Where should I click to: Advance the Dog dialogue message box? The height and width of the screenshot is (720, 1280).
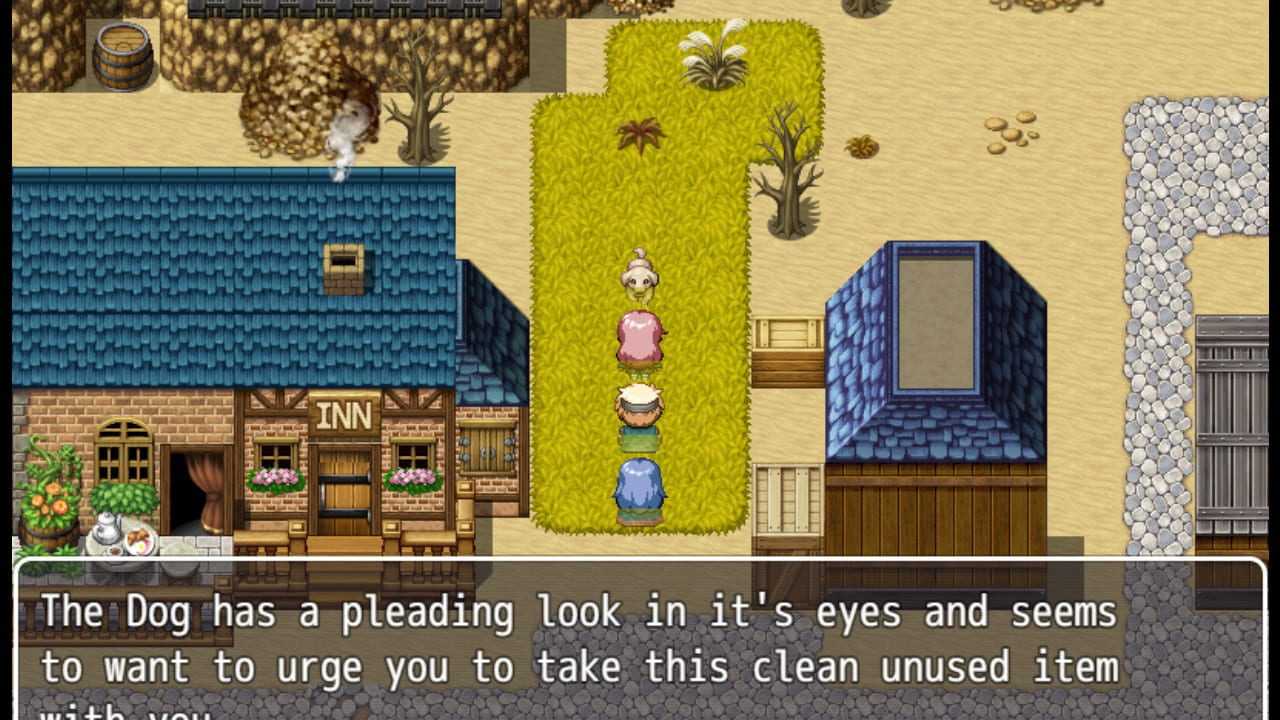[x=640, y=640]
